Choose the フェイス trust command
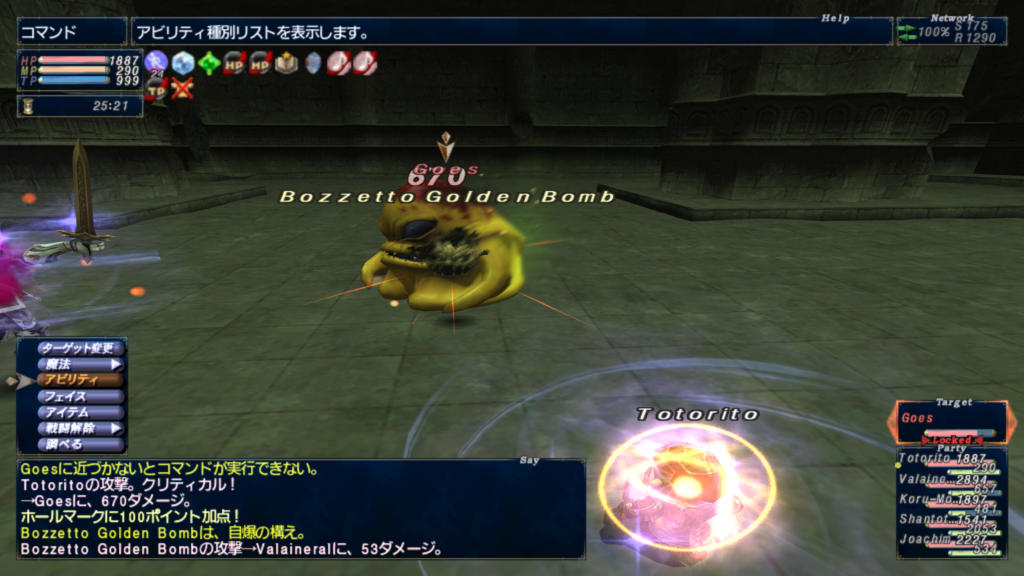The image size is (1024, 576). click(x=81, y=396)
